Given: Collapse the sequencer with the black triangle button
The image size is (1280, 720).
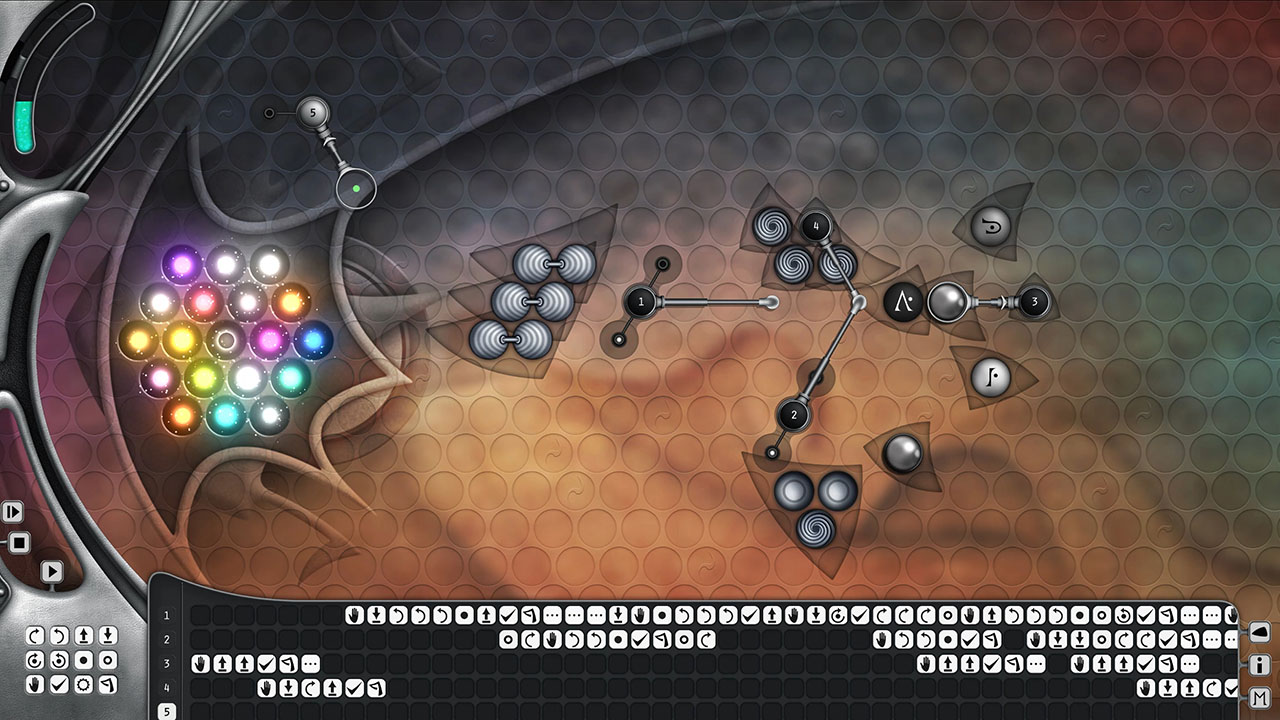Looking at the screenshot, I should tap(1258, 629).
